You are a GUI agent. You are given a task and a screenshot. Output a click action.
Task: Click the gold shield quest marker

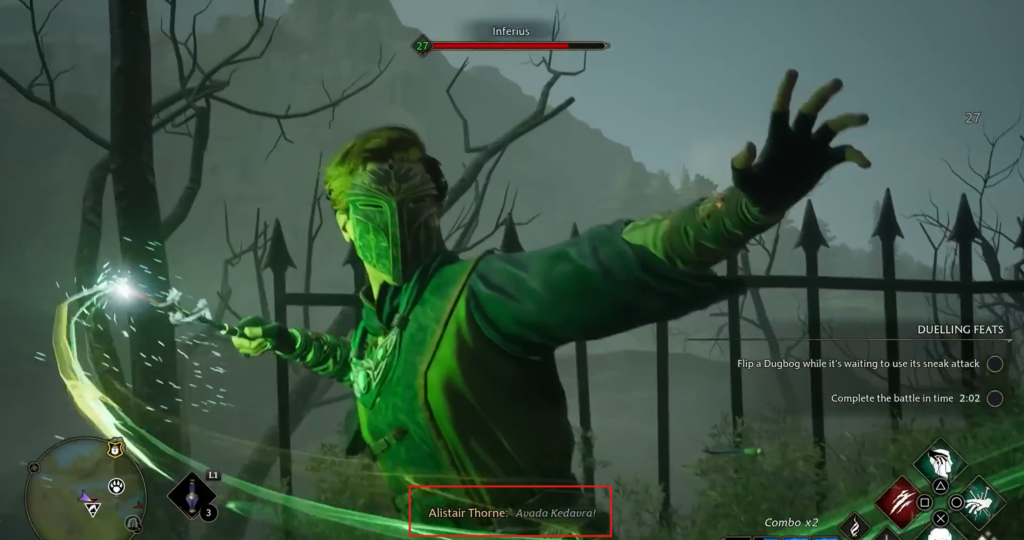[x=115, y=451]
